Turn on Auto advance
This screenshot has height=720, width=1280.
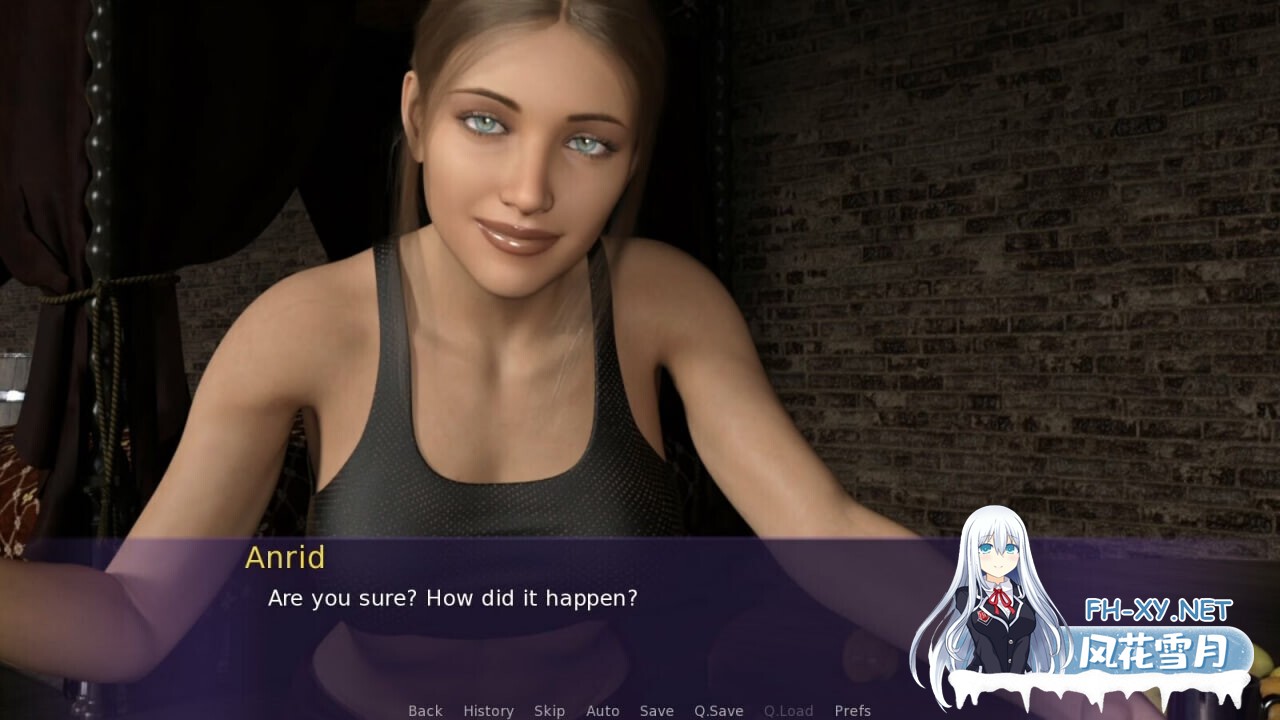(x=603, y=711)
